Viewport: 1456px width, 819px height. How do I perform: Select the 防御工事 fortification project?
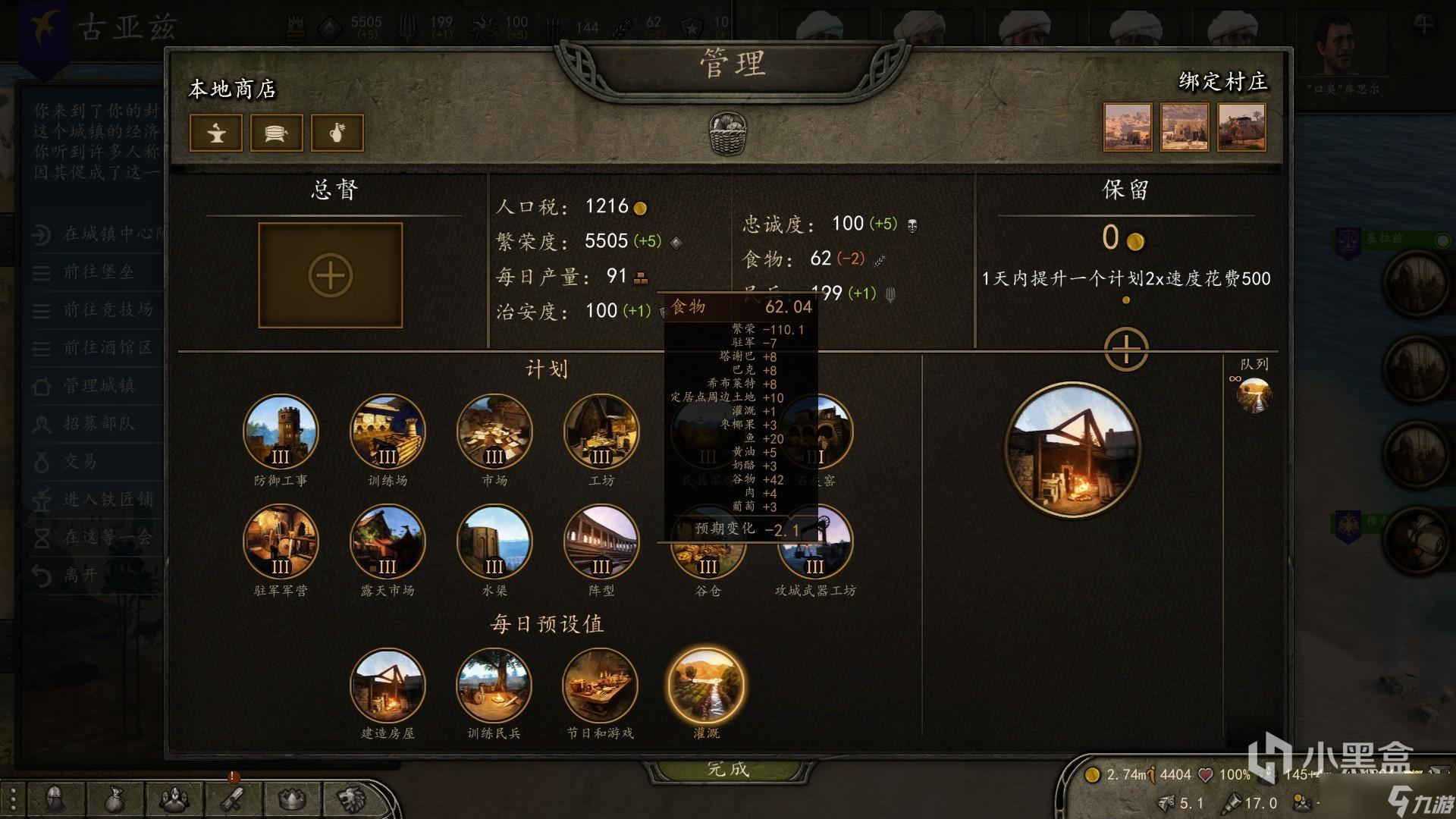click(281, 432)
